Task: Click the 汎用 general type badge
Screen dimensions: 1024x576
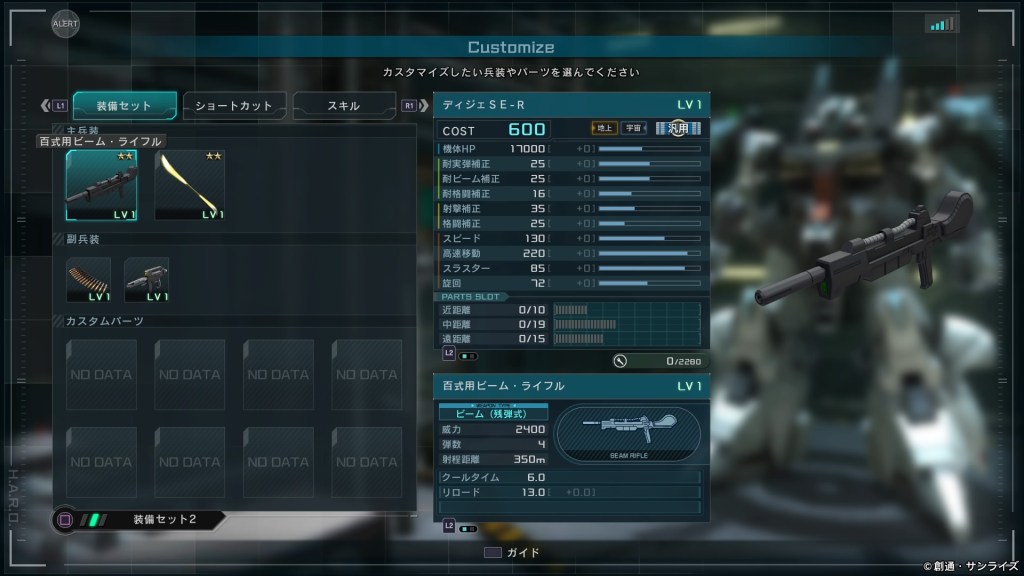Action: coord(678,128)
